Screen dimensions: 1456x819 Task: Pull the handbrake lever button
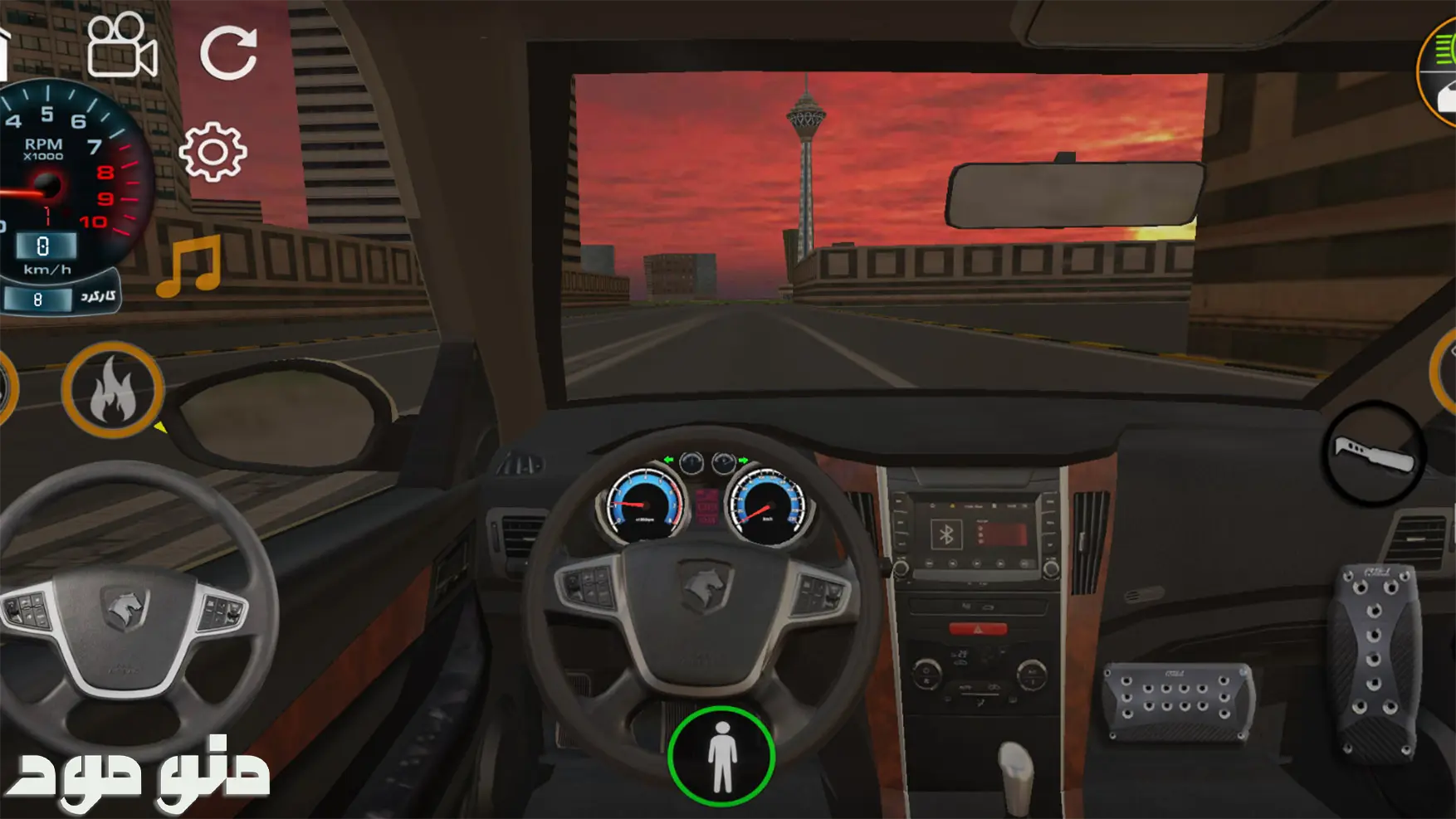click(1374, 454)
